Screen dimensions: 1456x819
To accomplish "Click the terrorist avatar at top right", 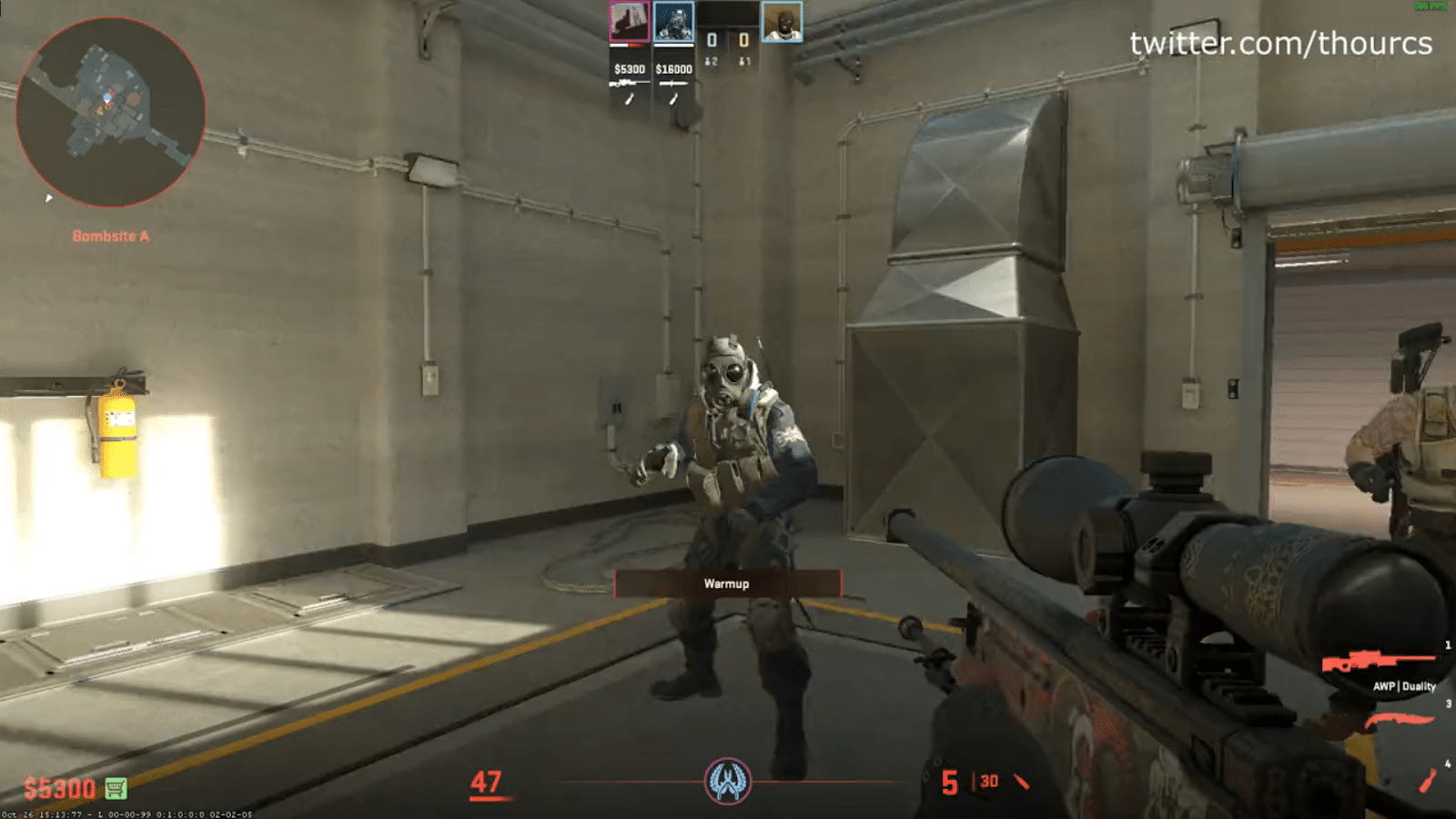I will tap(783, 22).
